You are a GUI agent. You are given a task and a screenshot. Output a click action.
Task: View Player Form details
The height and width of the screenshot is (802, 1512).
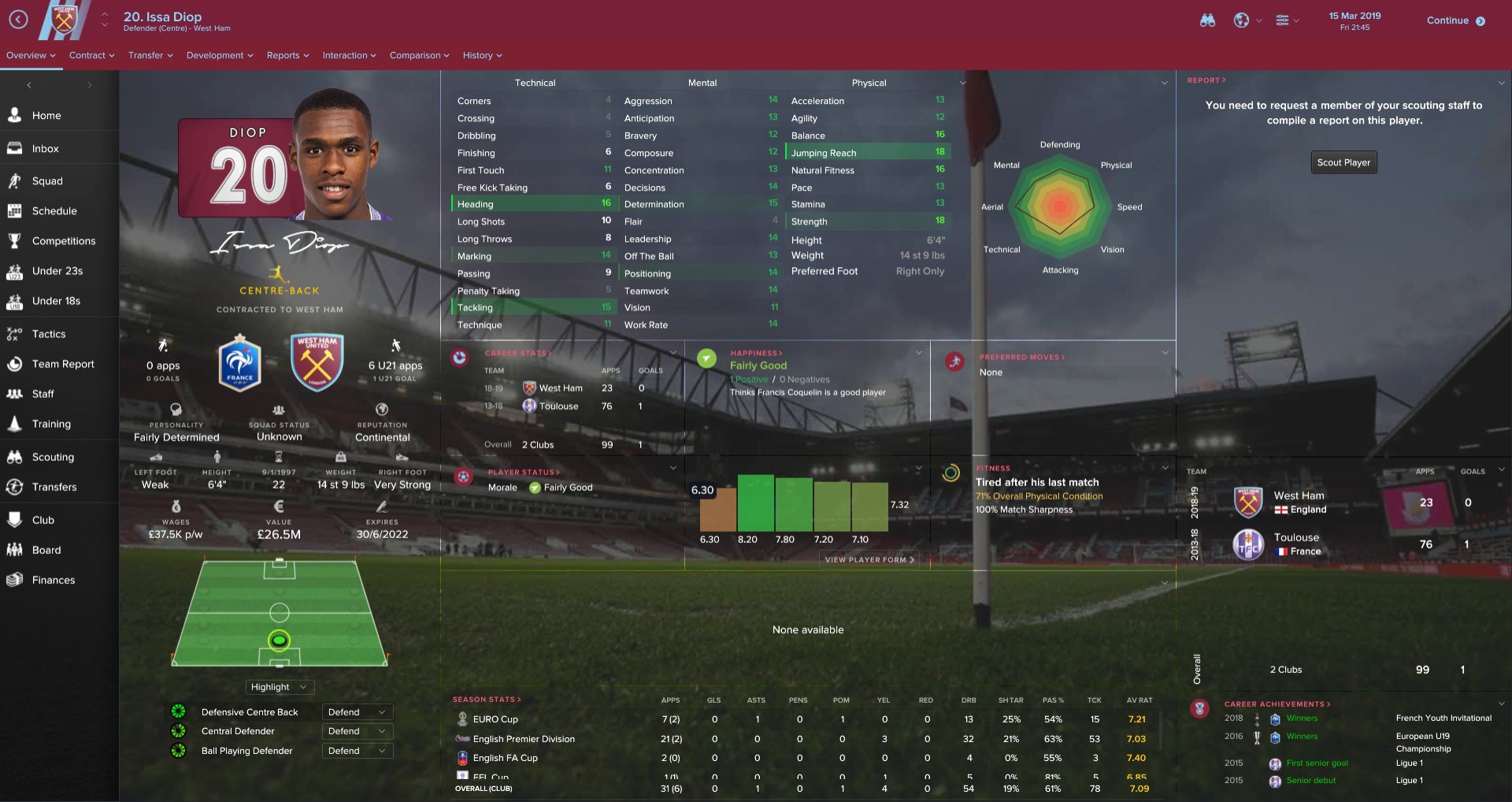click(x=869, y=559)
